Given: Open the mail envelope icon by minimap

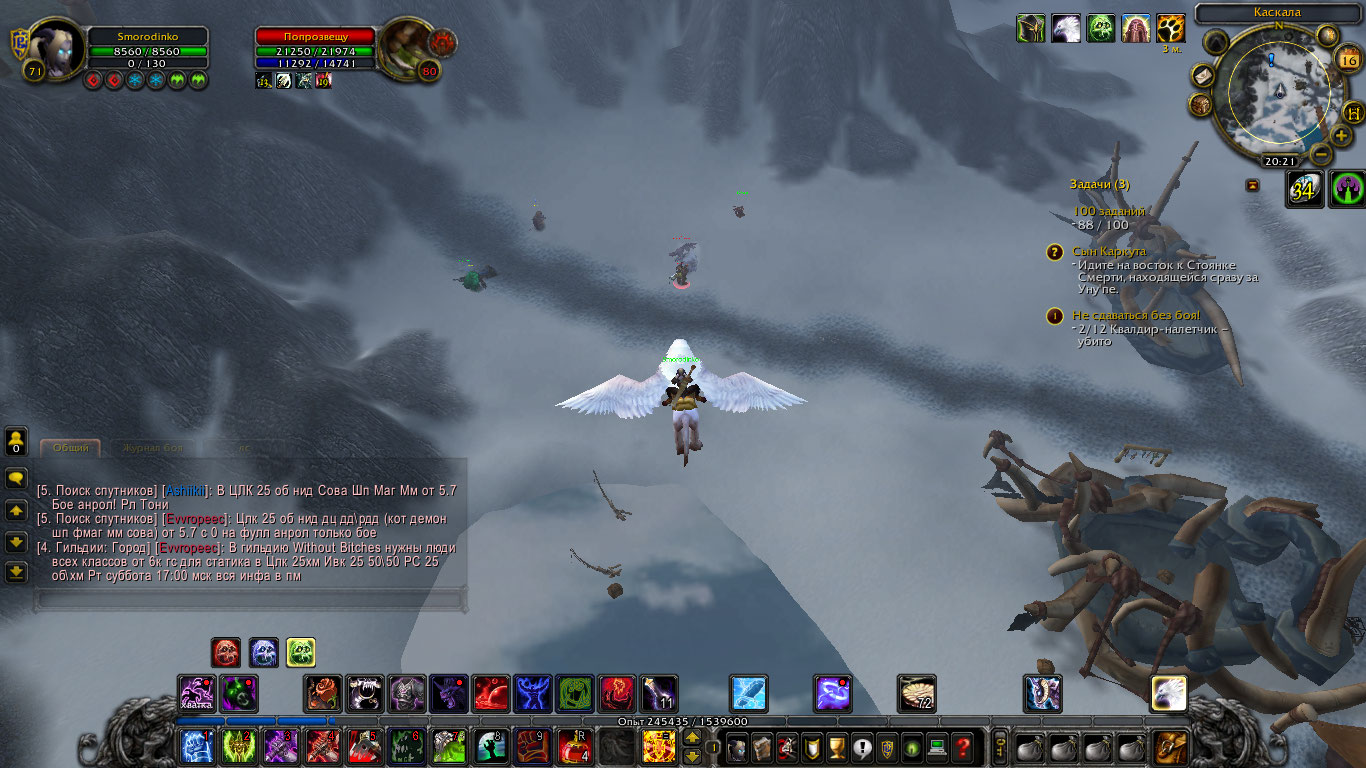Looking at the screenshot, I should pos(1202,76).
